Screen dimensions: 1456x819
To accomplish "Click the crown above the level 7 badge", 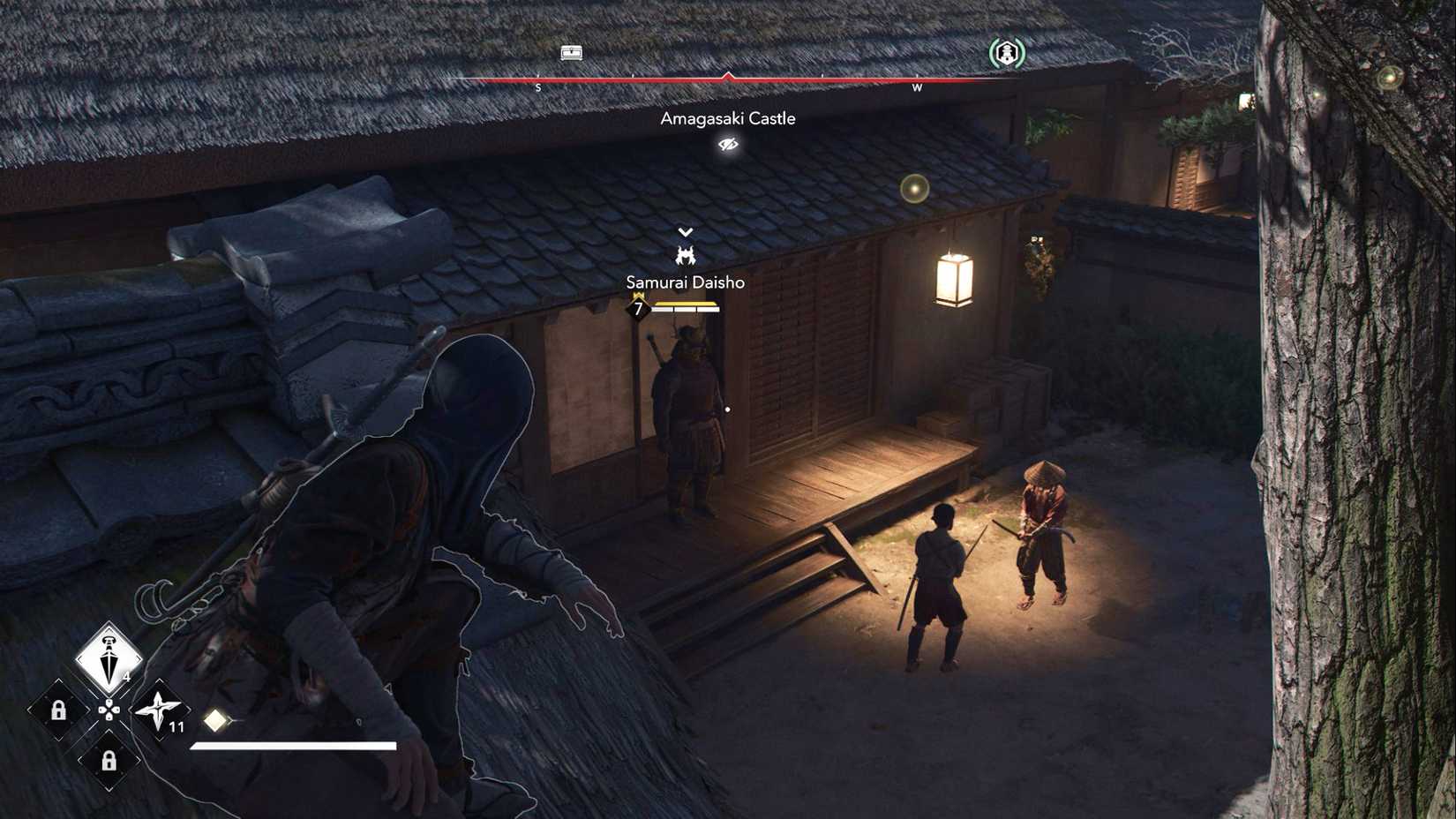I will (x=638, y=294).
